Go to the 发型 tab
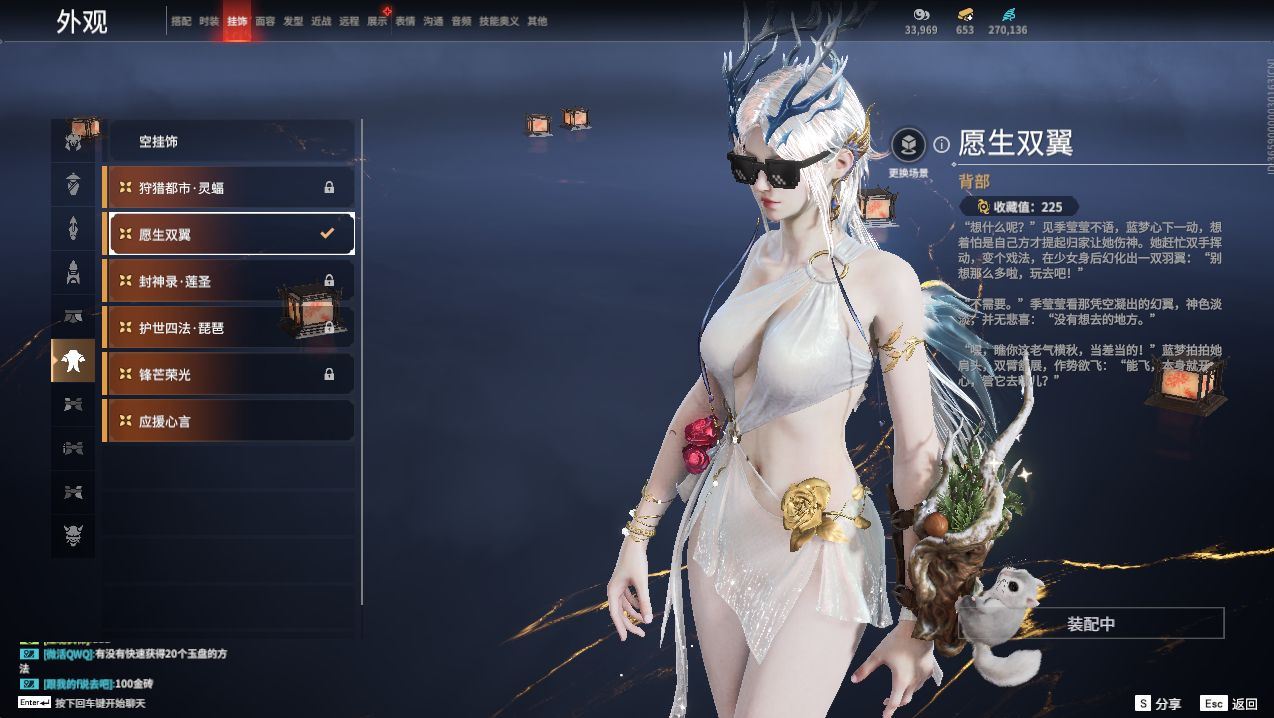 point(293,21)
